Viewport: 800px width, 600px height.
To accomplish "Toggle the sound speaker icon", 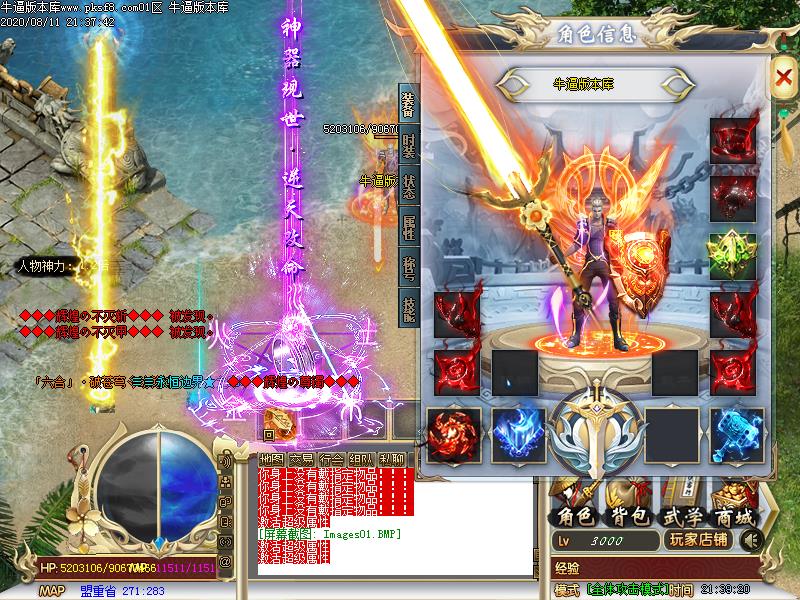I will [749, 540].
